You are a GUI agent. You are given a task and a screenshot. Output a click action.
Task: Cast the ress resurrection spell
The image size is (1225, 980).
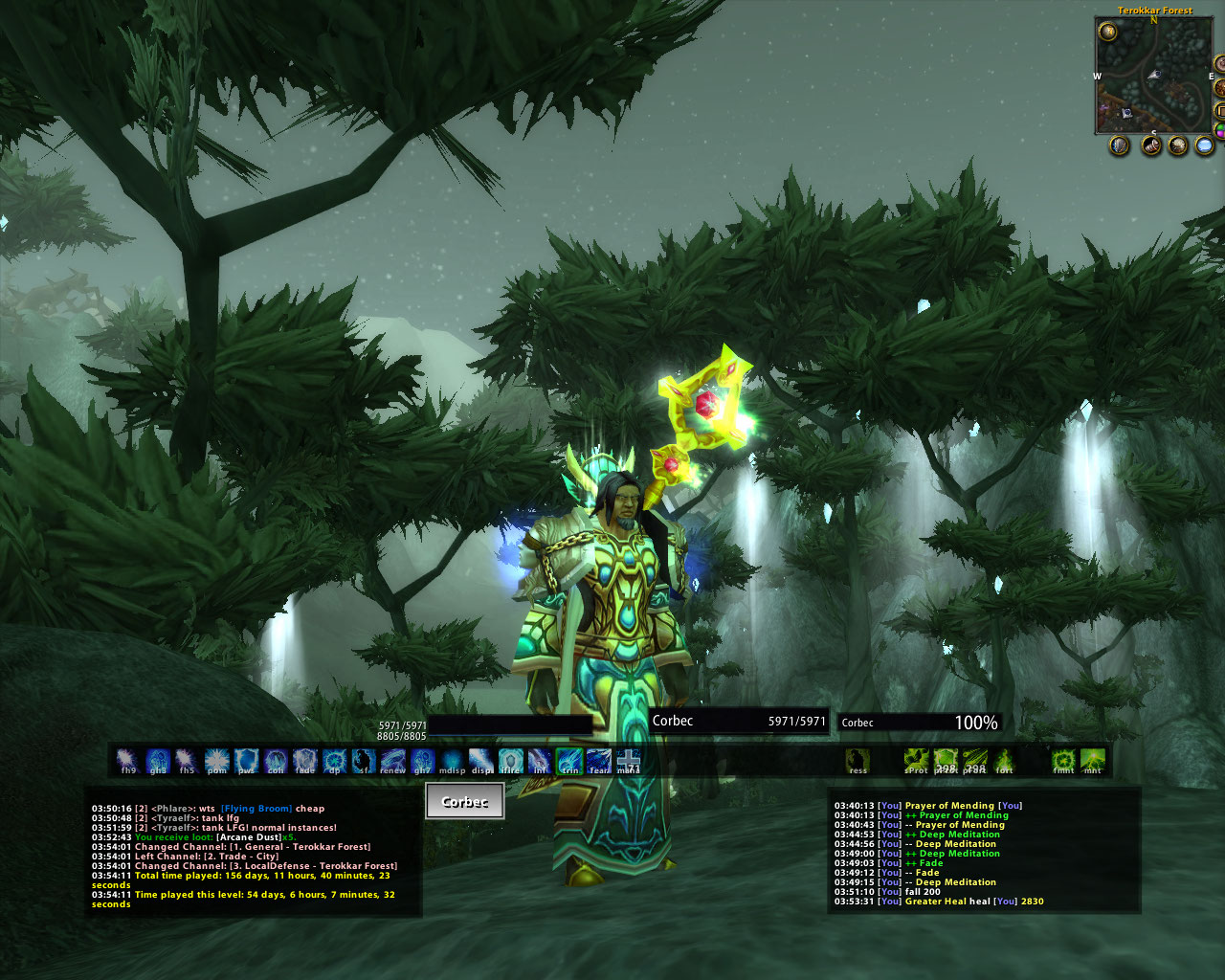(857, 761)
